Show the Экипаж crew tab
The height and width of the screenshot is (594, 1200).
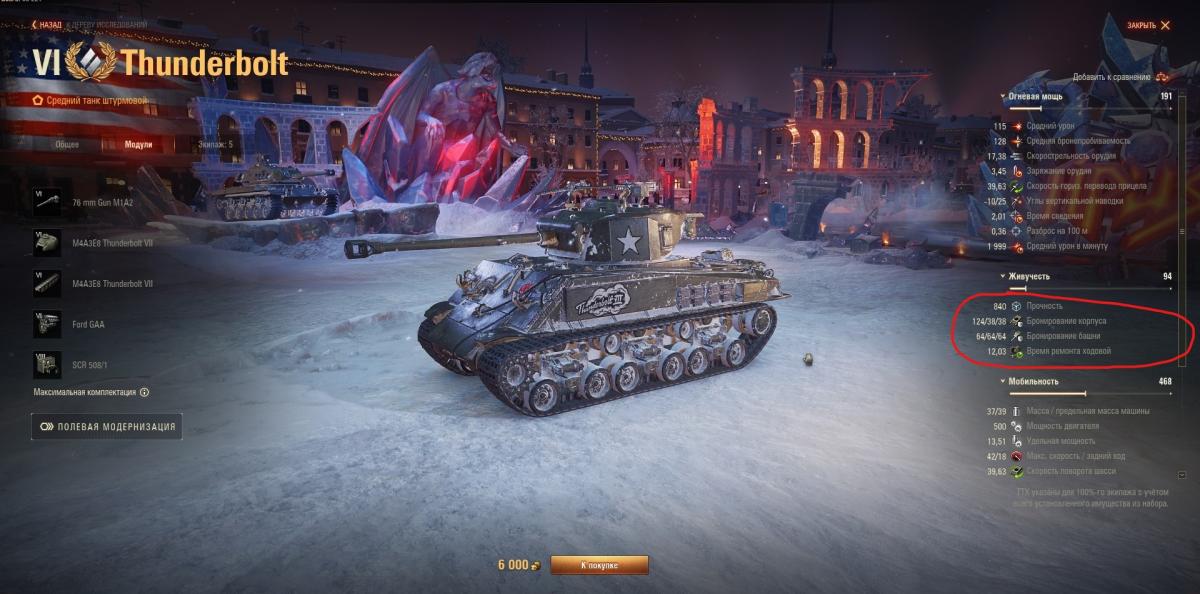click(x=215, y=144)
